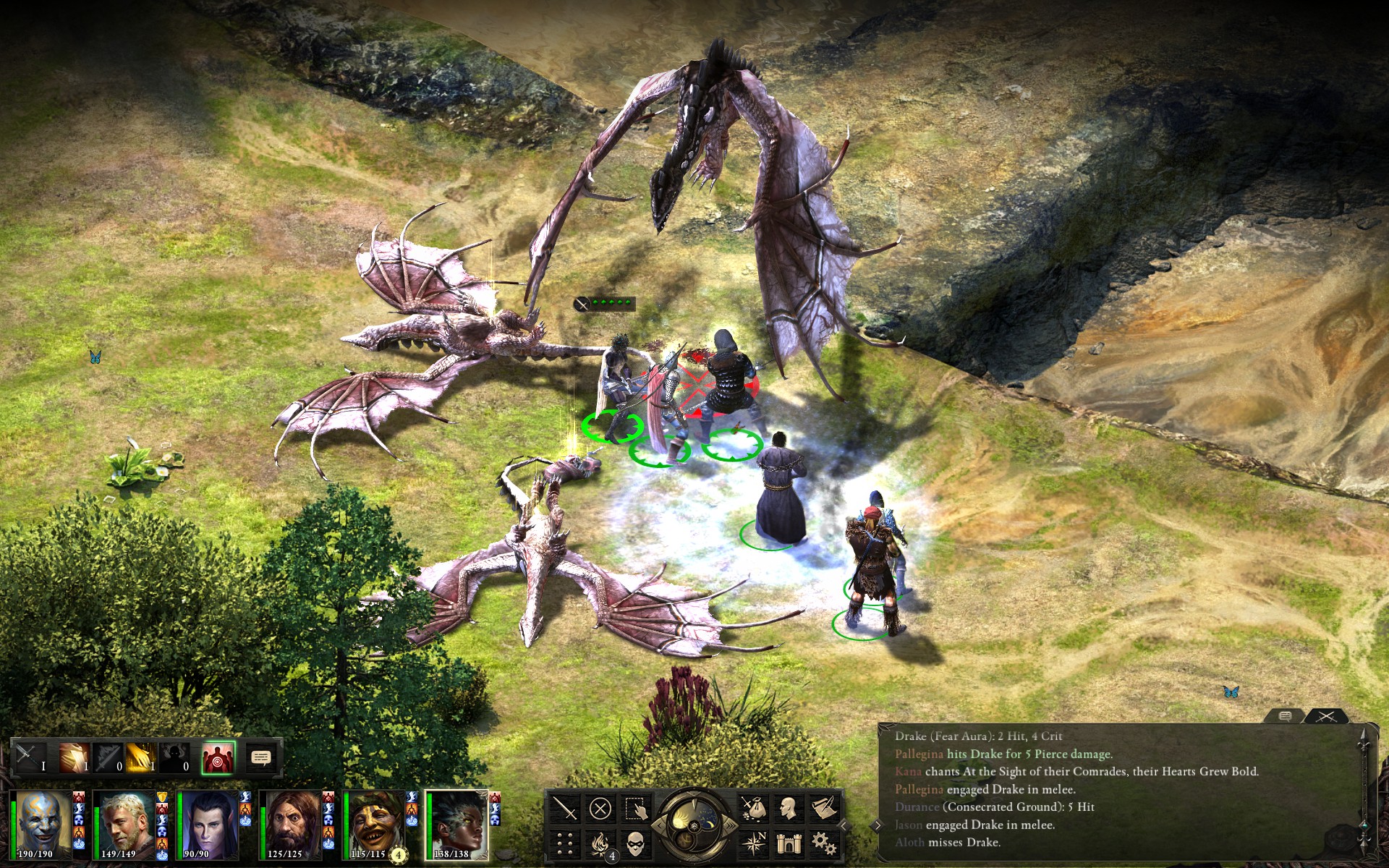Screen dimensions: 1389x868
Task: Pick the grinning orlan party portrait
Action: (x=373, y=825)
